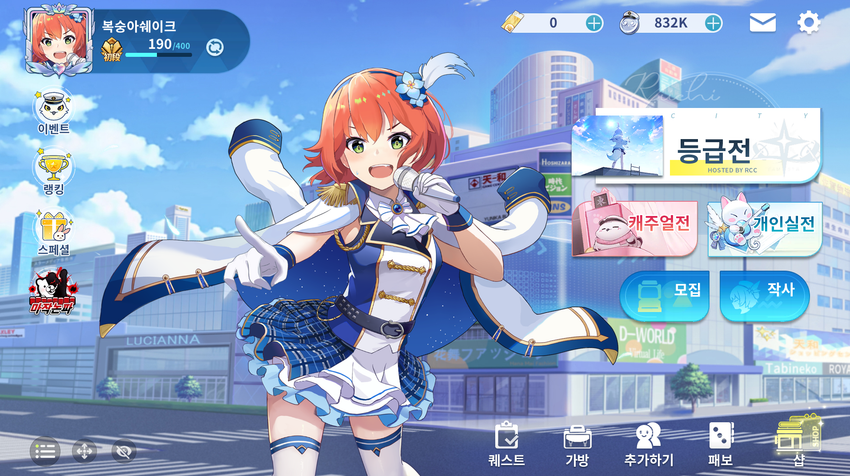Open the settings gear
This screenshot has height=476, width=850.
[808, 23]
